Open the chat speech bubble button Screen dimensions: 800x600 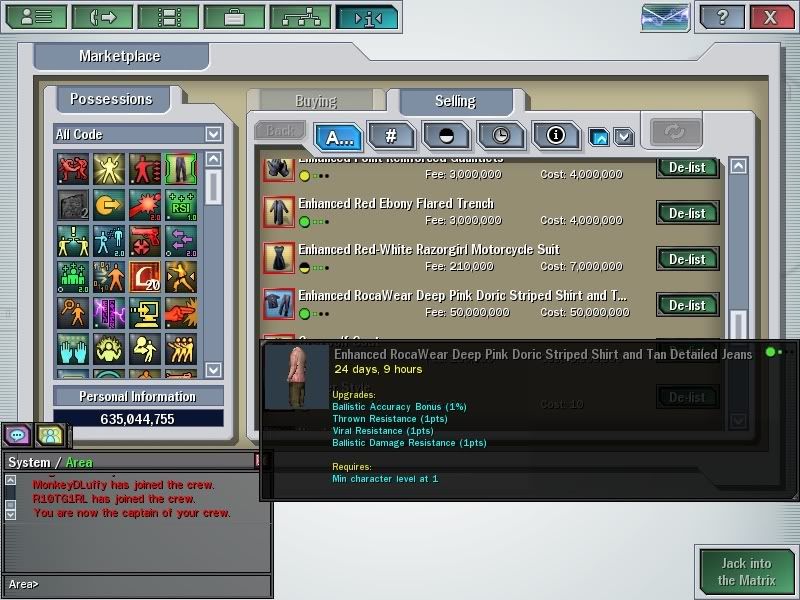17,435
